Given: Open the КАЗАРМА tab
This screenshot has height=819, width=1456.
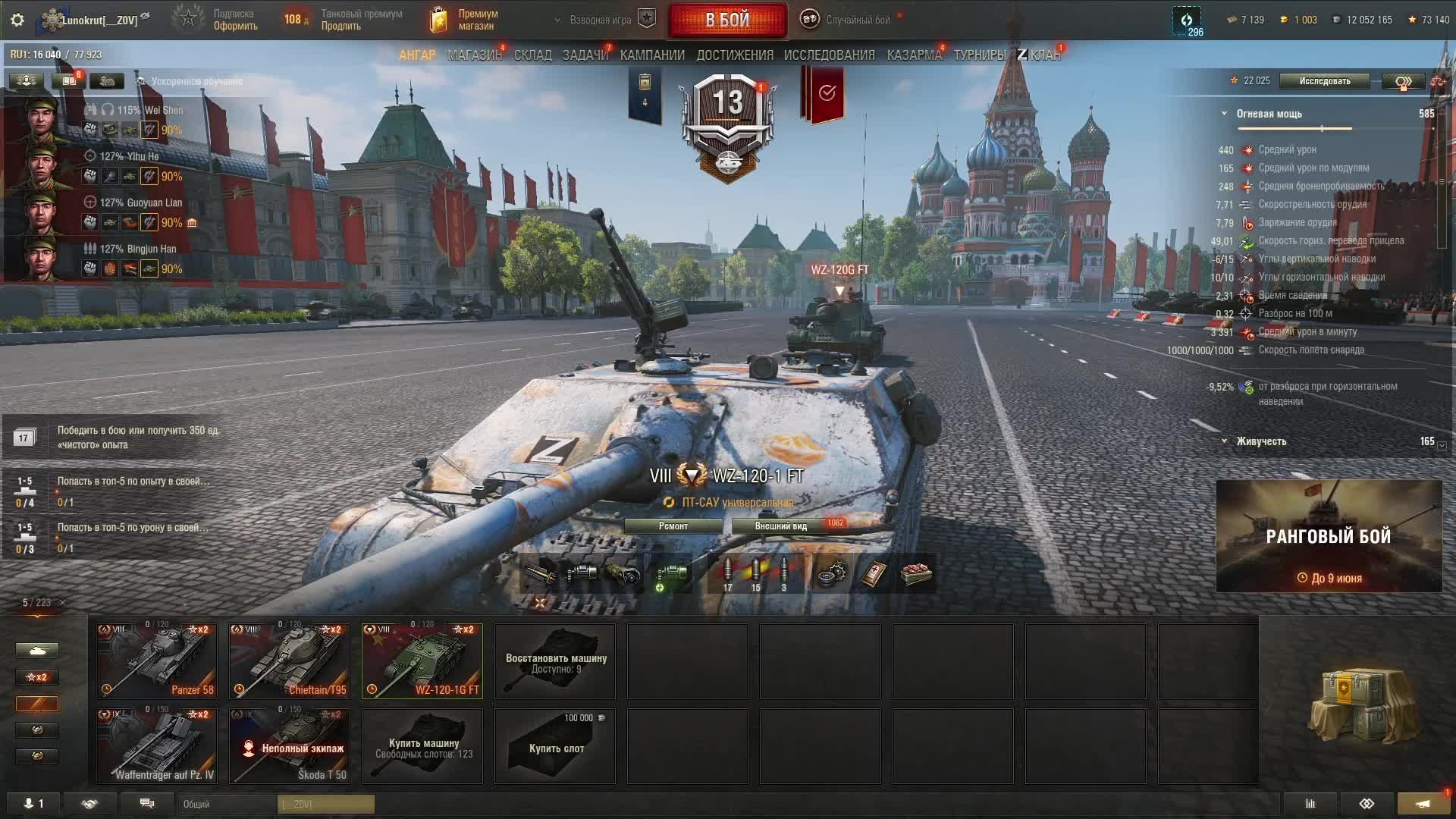Looking at the screenshot, I should pyautogui.click(x=914, y=55).
